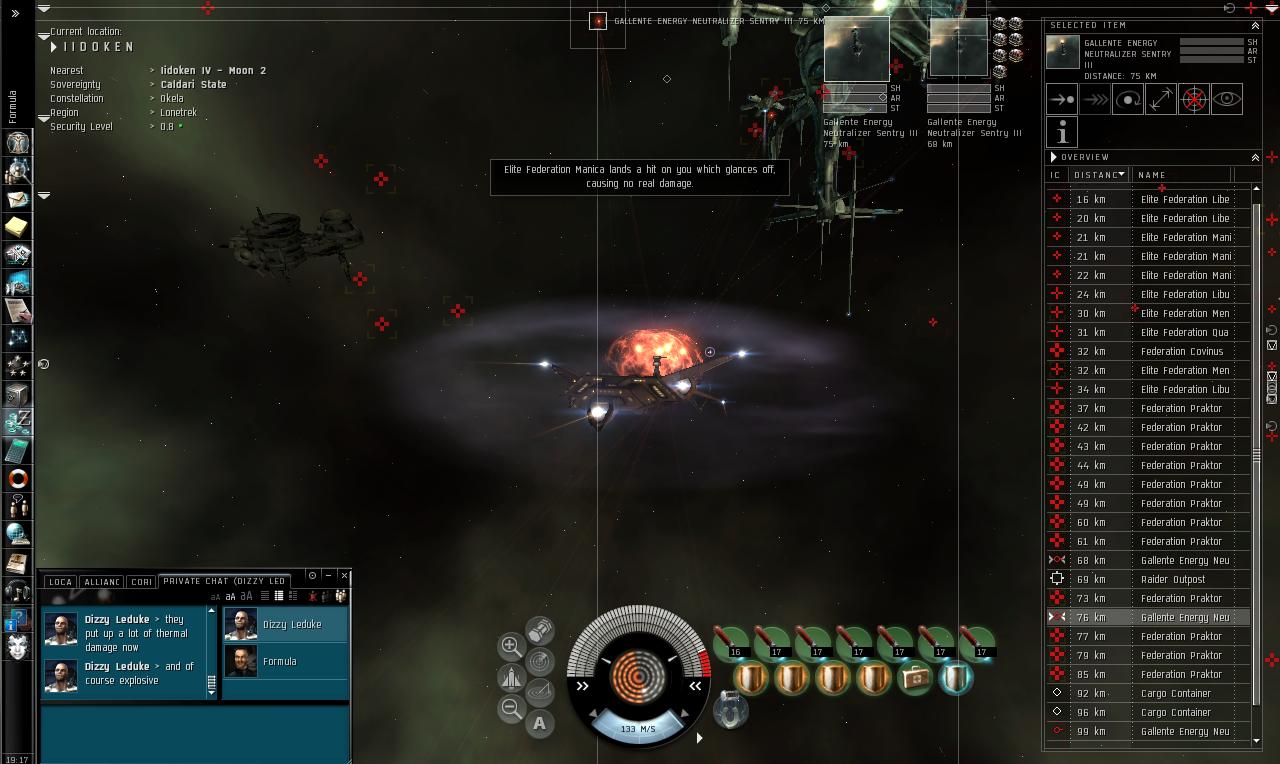Image resolution: width=1280 pixels, height=764 pixels.
Task: Activate the magnet module below the shield row
Action: coord(730,712)
